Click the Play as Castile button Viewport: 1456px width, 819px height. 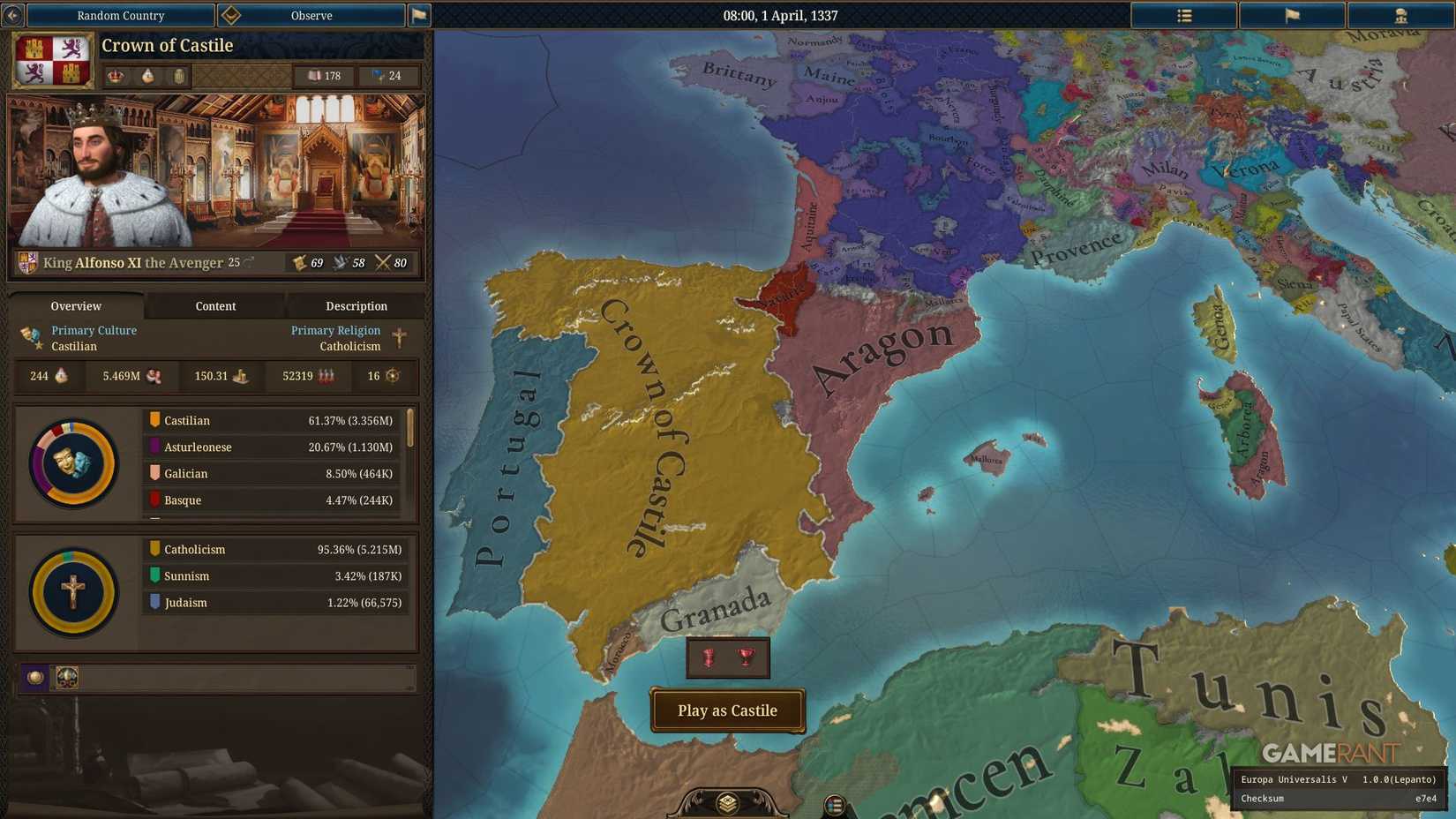[727, 710]
